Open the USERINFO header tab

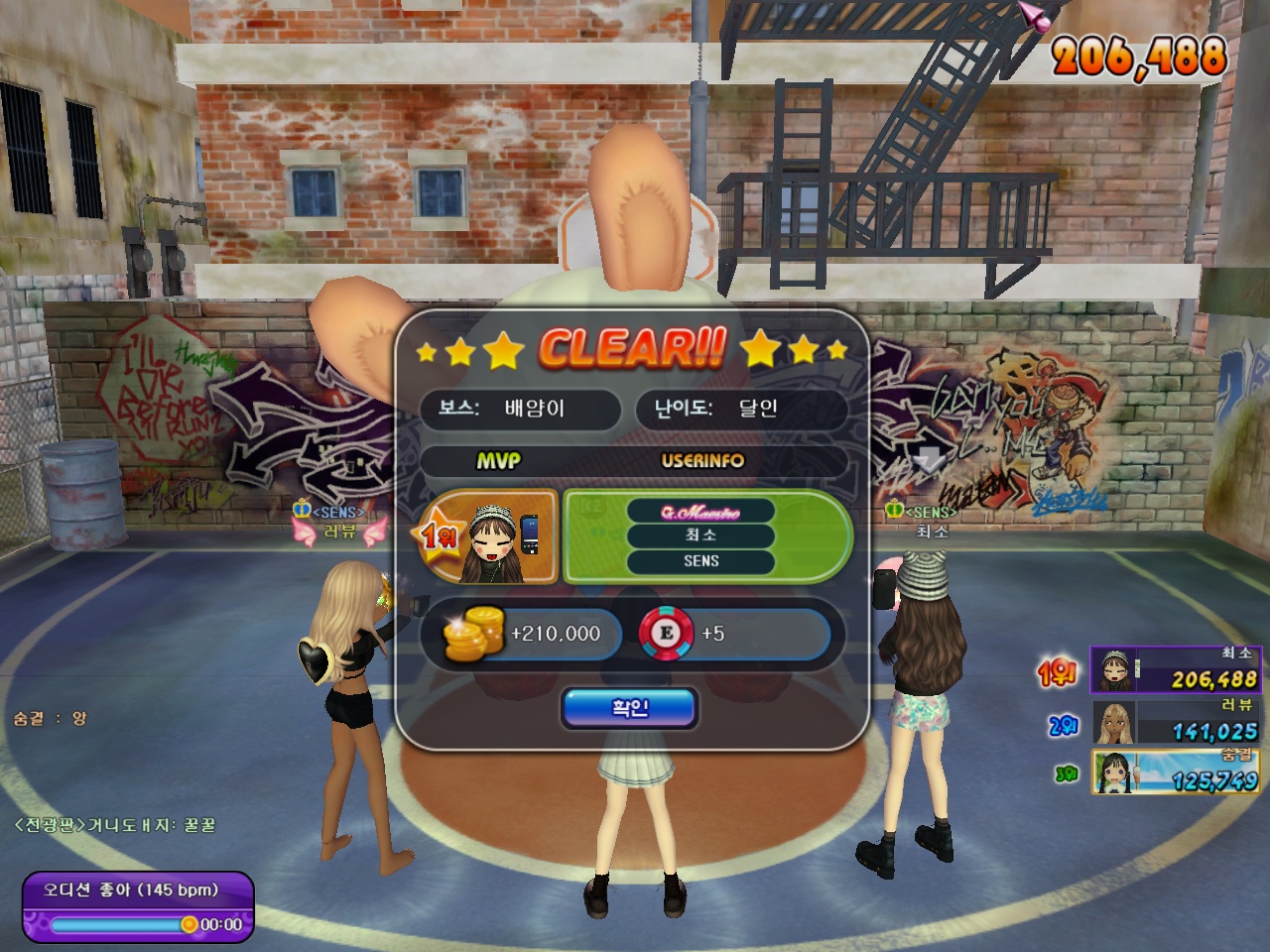point(702,461)
